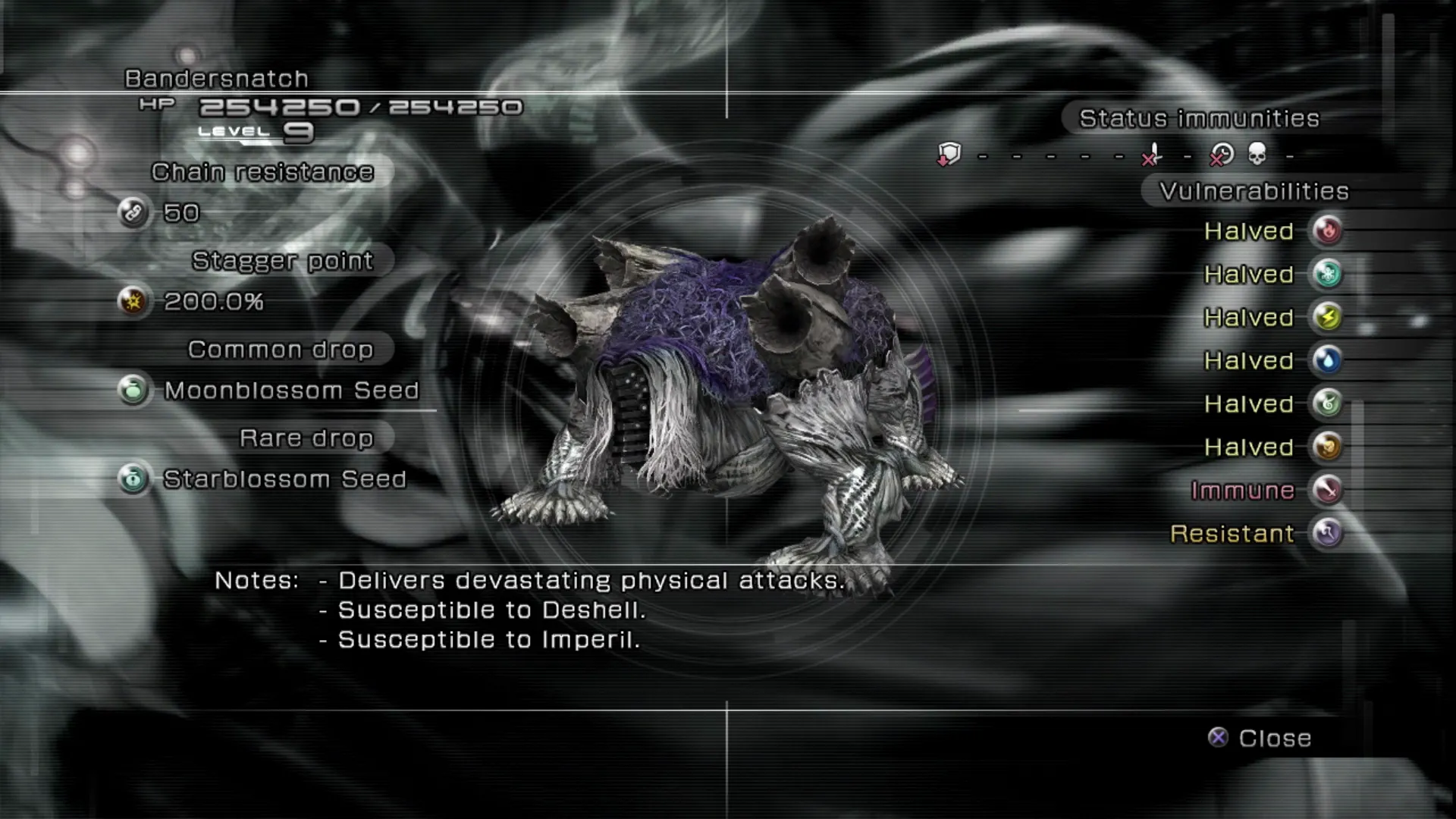This screenshot has height=819, width=1456.
Task: Click the ice vulnerability icon
Action: pyautogui.click(x=1327, y=274)
